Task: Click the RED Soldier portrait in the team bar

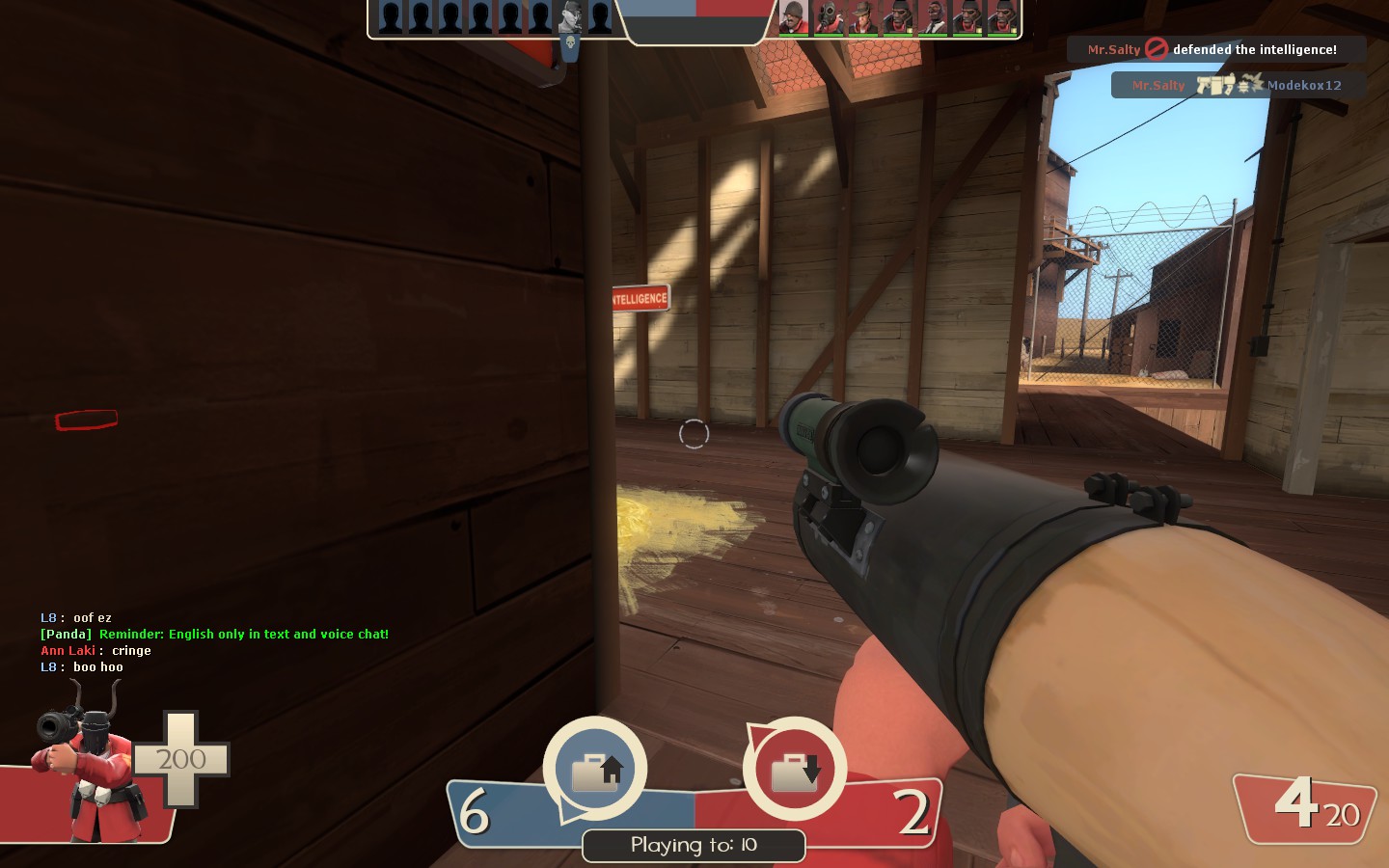Action: 793,17
